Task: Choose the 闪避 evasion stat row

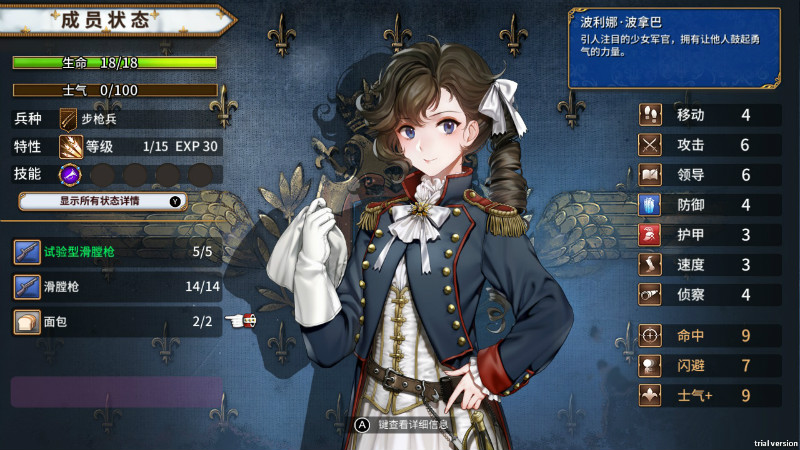Action: pos(710,365)
